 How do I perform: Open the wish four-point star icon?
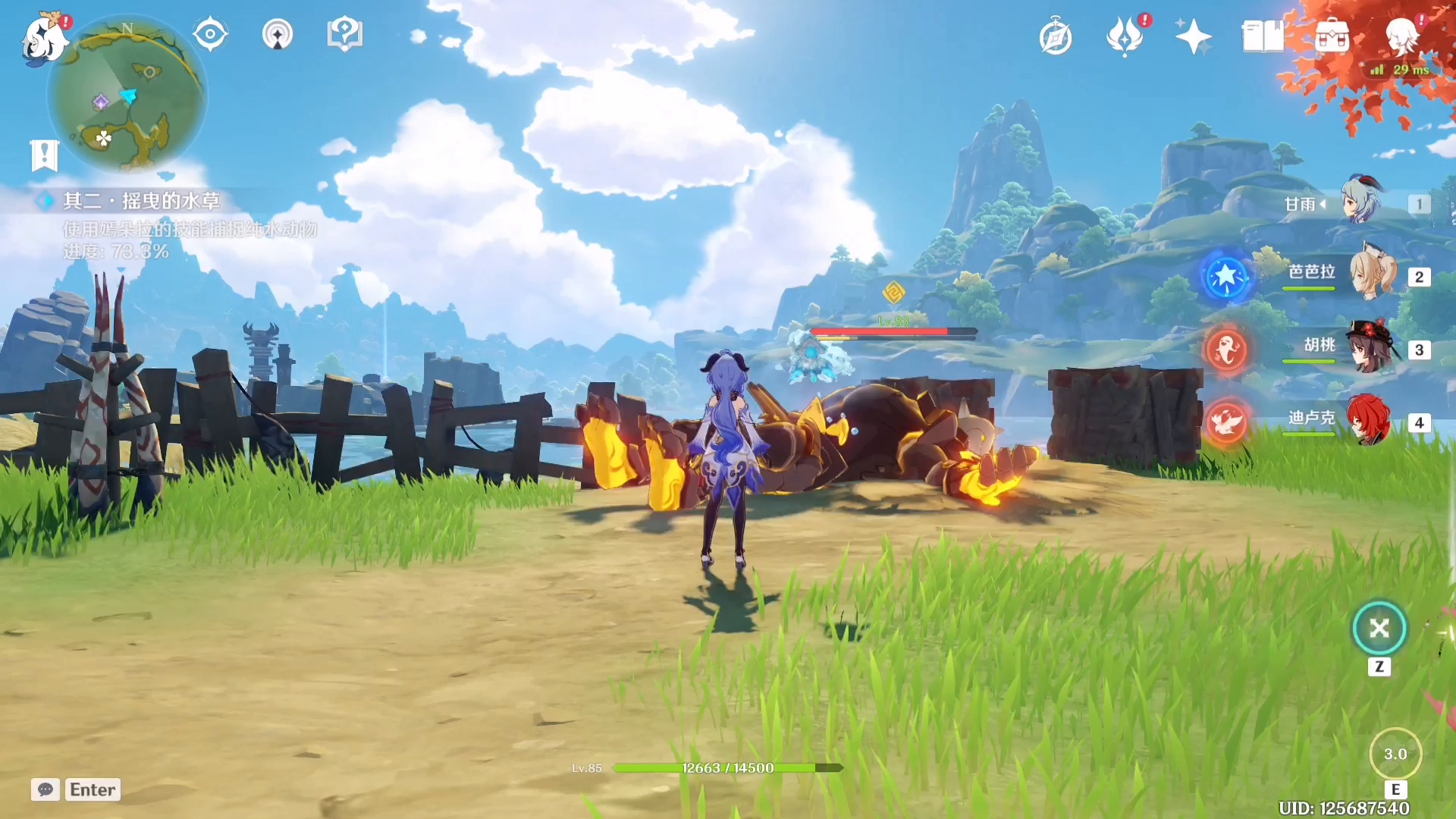pyautogui.click(x=1193, y=36)
